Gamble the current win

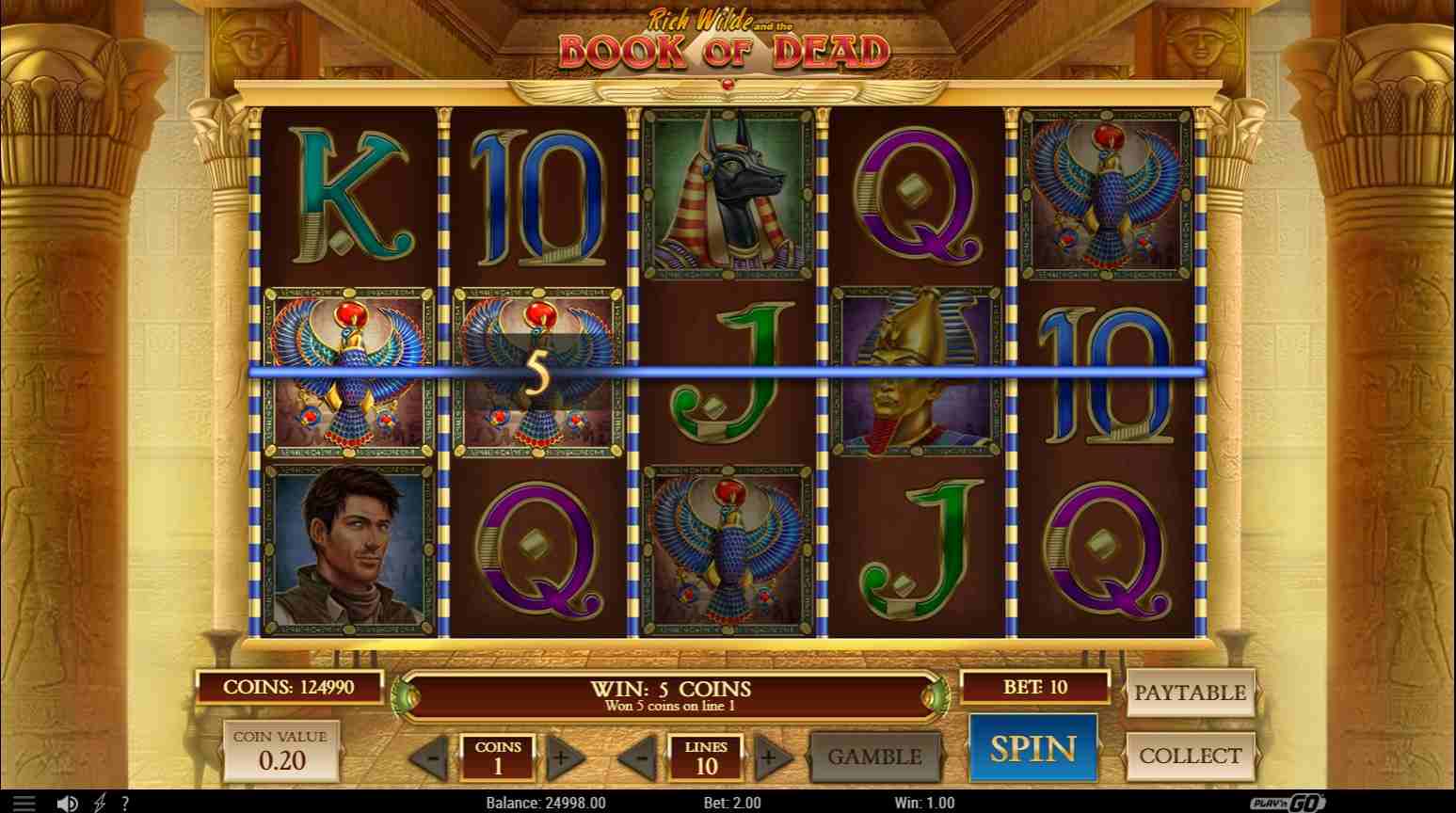click(874, 757)
